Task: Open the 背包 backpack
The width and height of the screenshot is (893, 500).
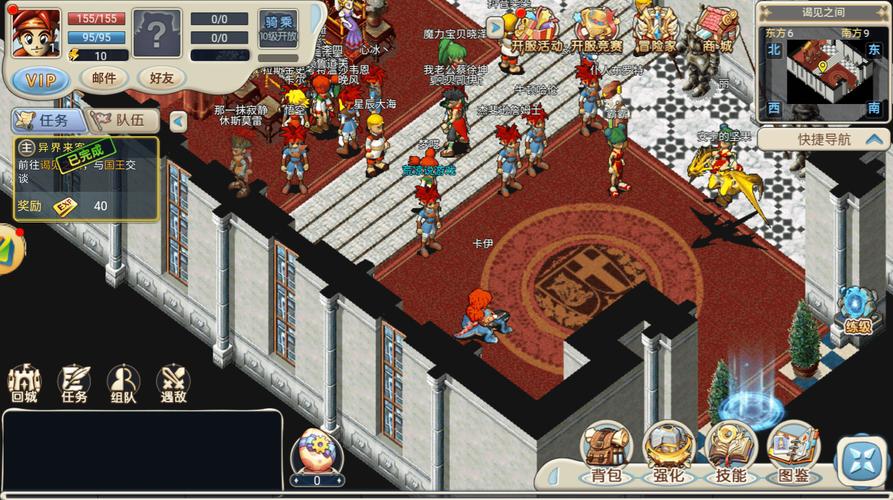Action: [x=606, y=452]
